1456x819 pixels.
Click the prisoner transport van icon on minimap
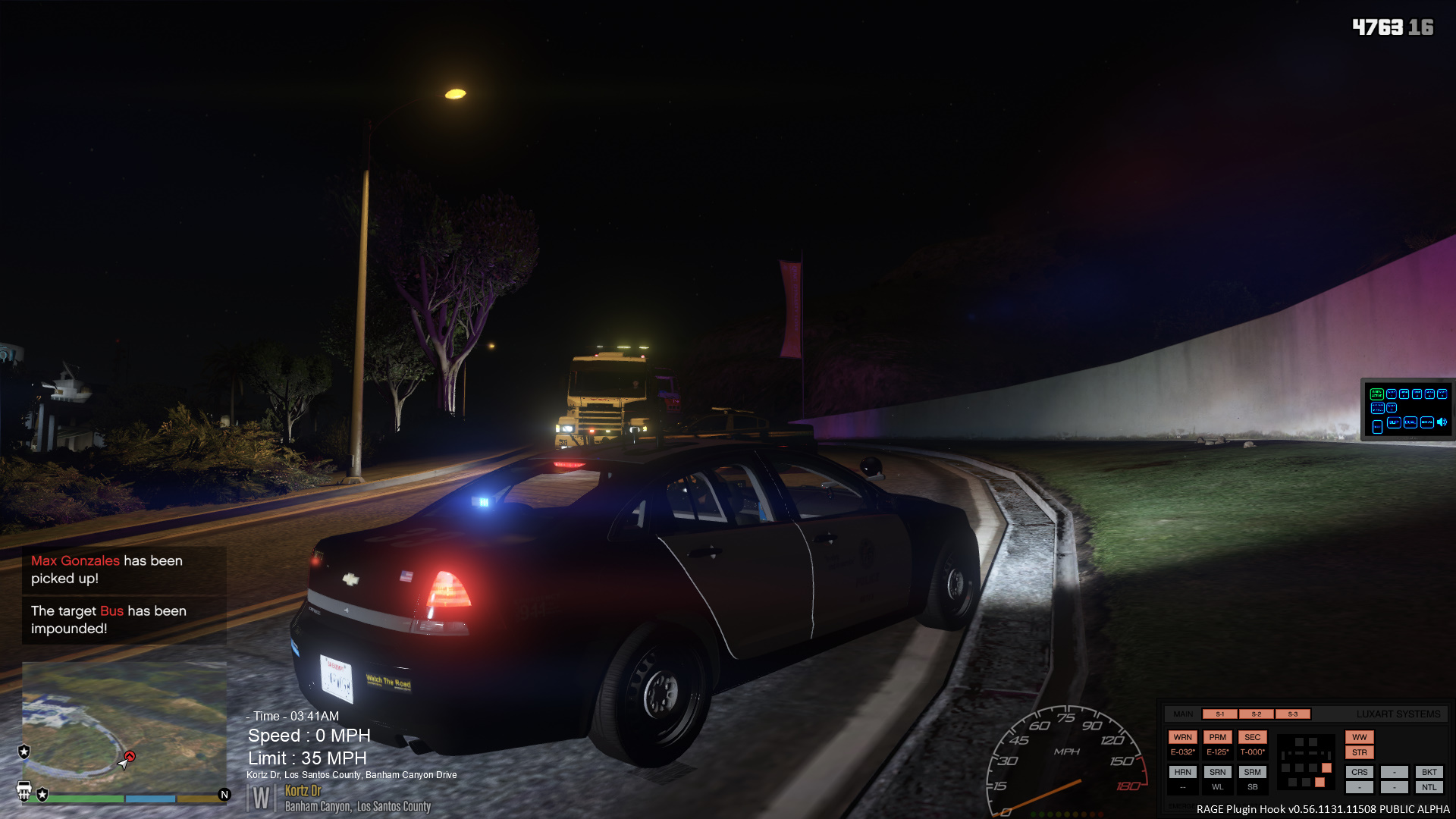coord(24,791)
